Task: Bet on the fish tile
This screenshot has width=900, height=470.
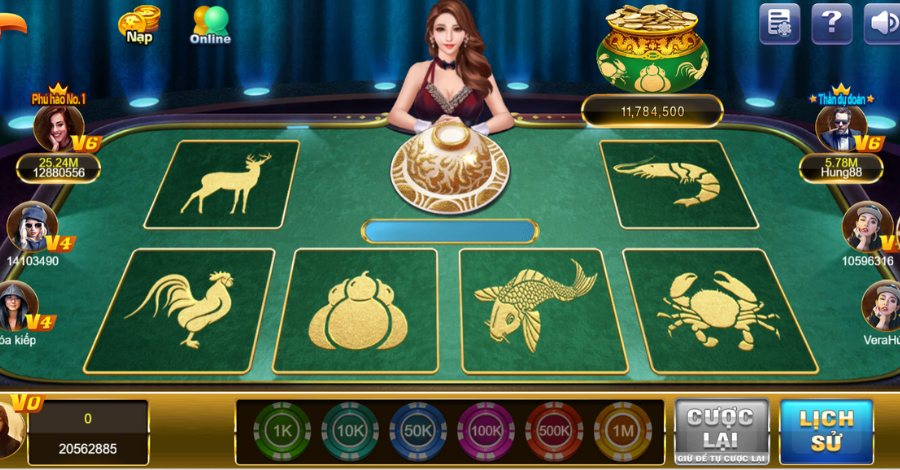Action: [x=533, y=307]
